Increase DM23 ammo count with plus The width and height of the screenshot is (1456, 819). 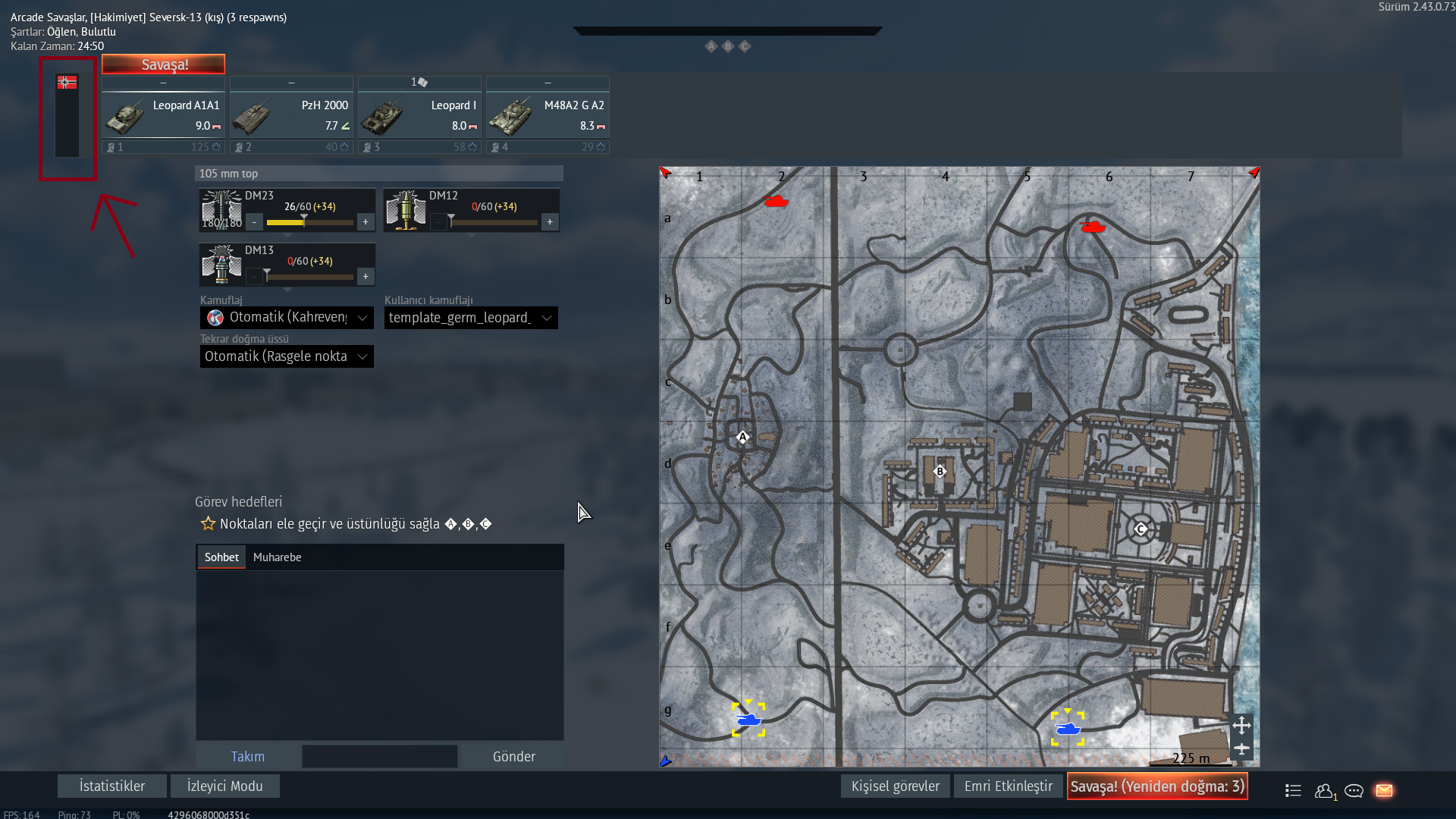[366, 222]
